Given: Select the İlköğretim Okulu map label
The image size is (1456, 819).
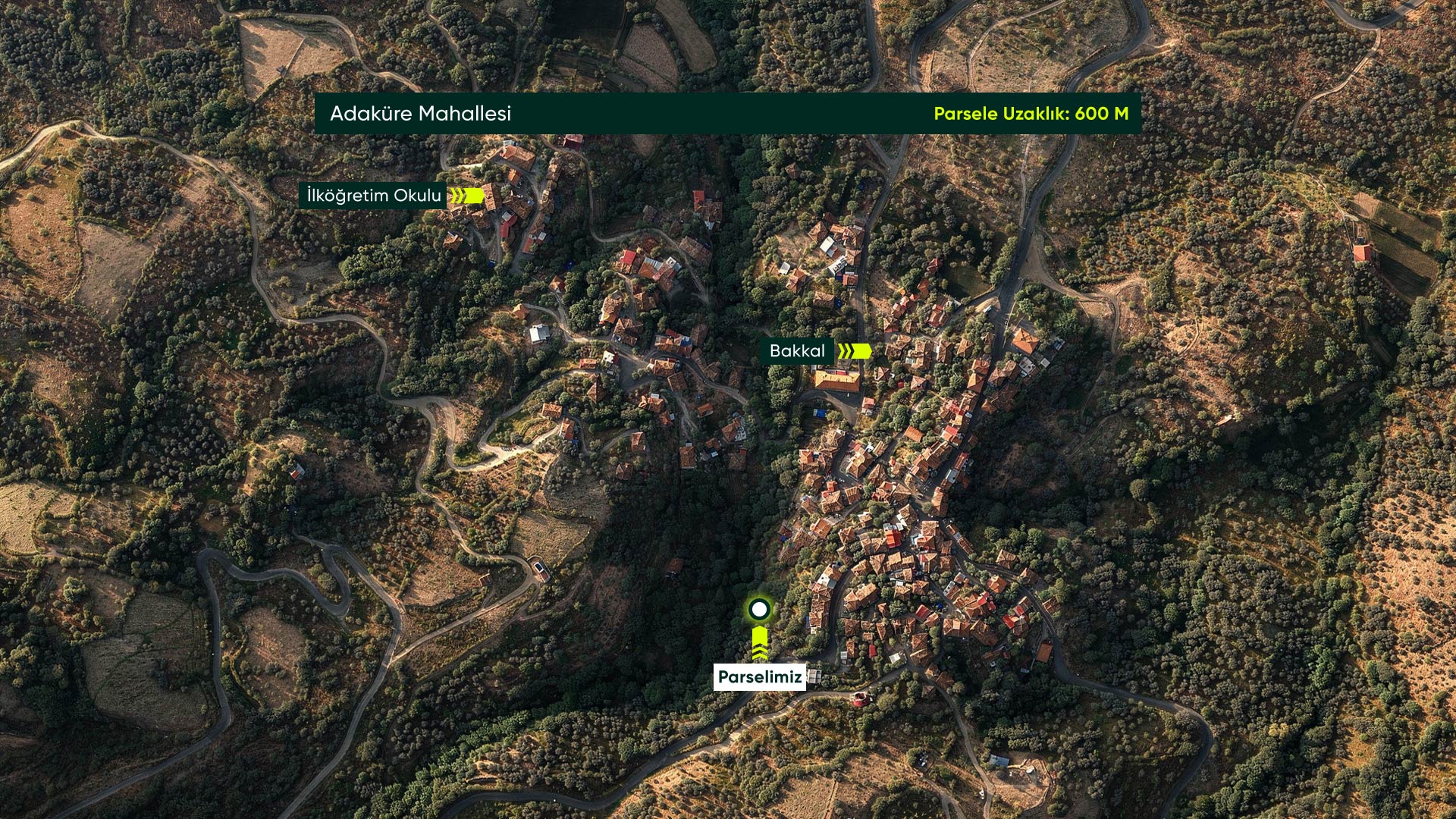Looking at the screenshot, I should tap(374, 196).
